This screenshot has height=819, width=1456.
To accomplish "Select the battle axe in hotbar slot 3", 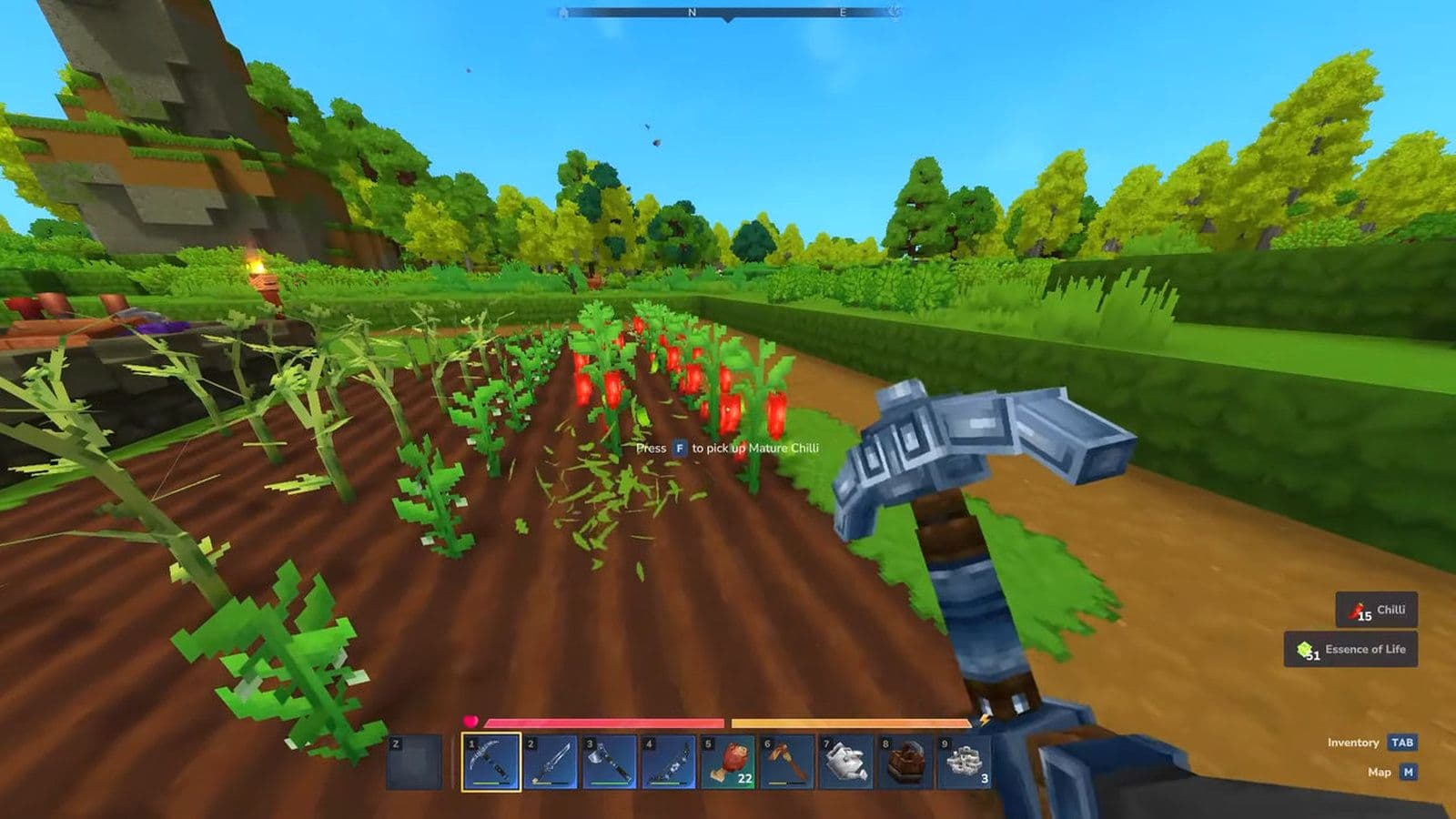I will click(608, 764).
